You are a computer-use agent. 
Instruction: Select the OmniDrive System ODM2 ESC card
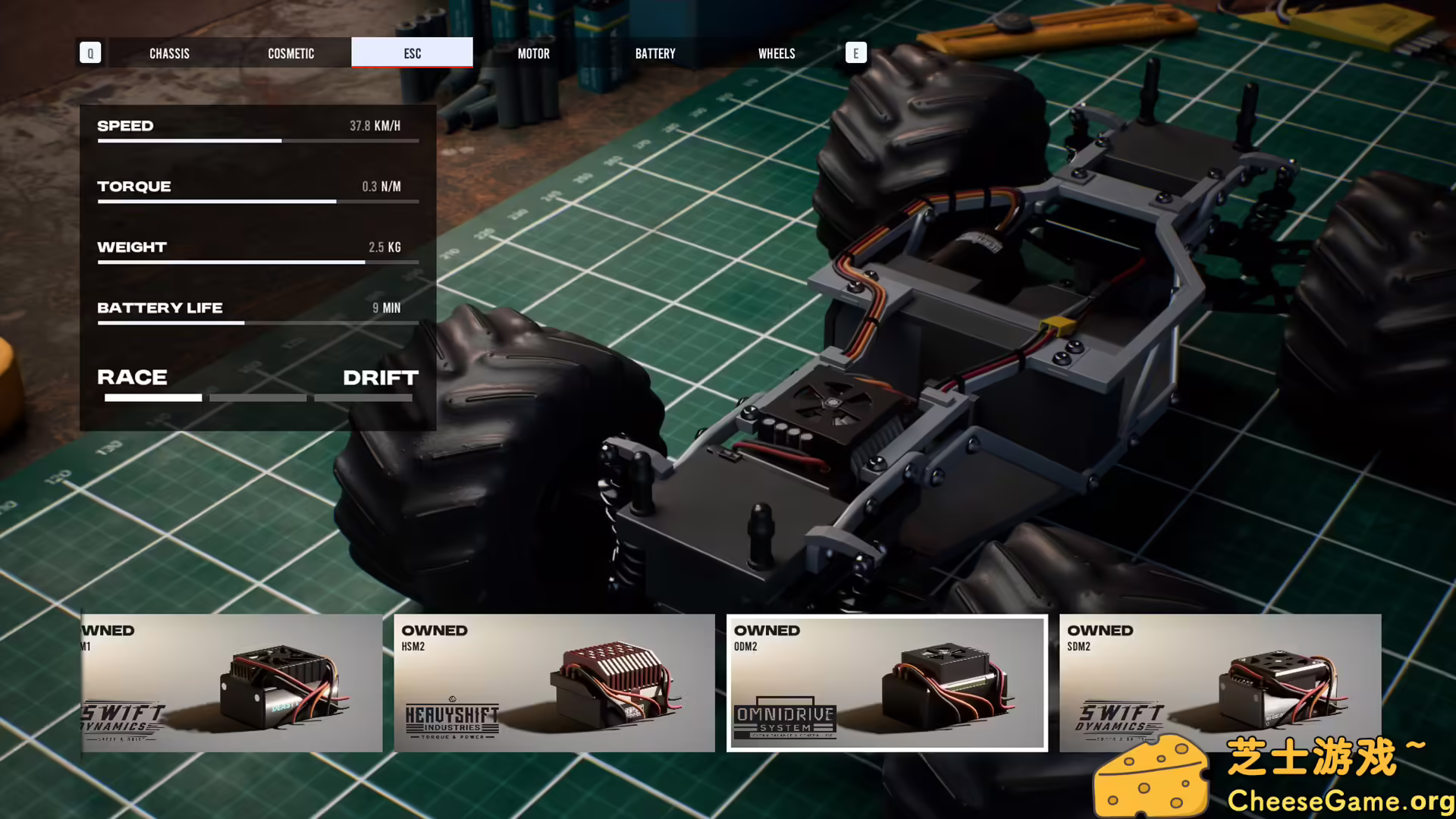click(x=886, y=682)
